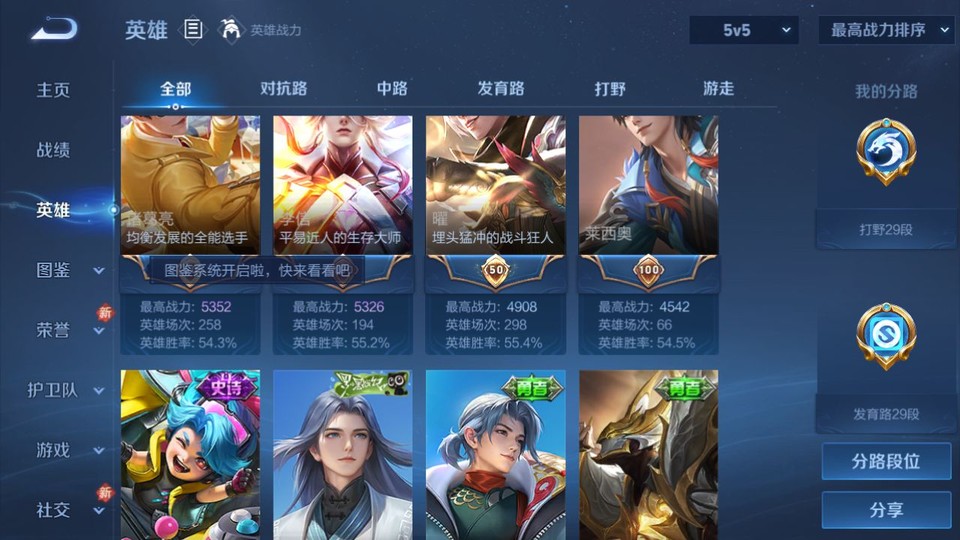Open the 主页 sidebar menu

[x=54, y=90]
